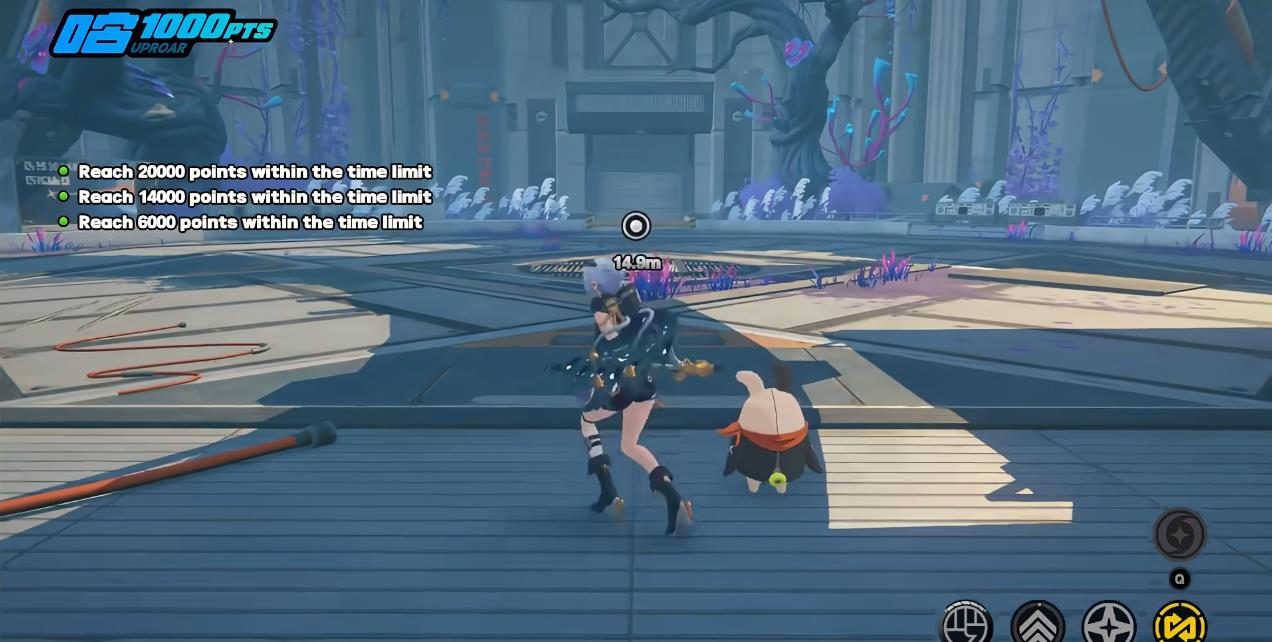
Task: Activate the fist basic attack icon
Action: coord(966,623)
